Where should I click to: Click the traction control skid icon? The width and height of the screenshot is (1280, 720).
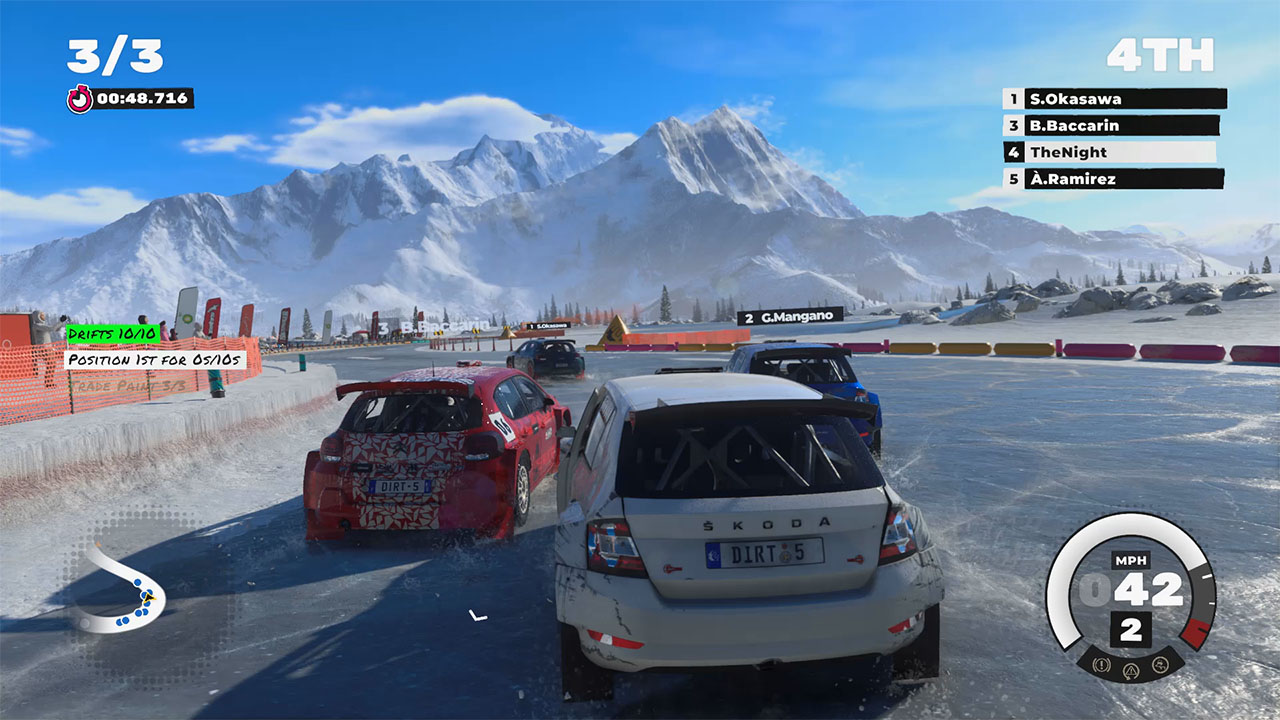click(1161, 663)
